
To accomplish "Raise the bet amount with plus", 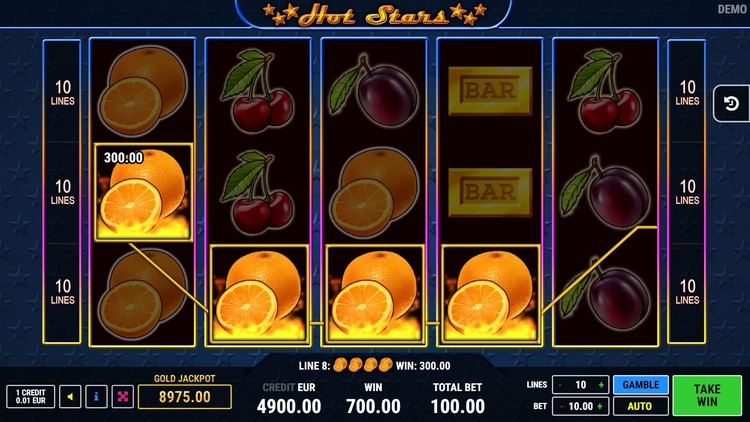I will [x=601, y=406].
